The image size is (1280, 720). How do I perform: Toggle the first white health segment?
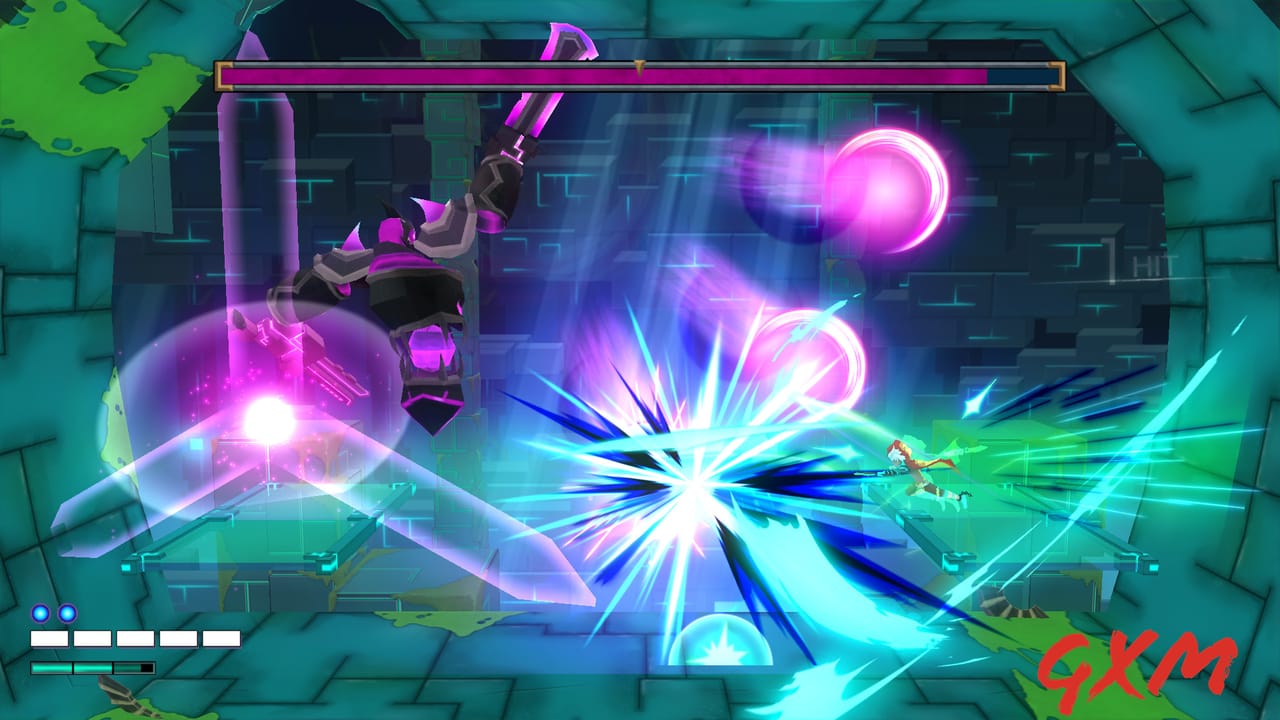pyautogui.click(x=50, y=637)
